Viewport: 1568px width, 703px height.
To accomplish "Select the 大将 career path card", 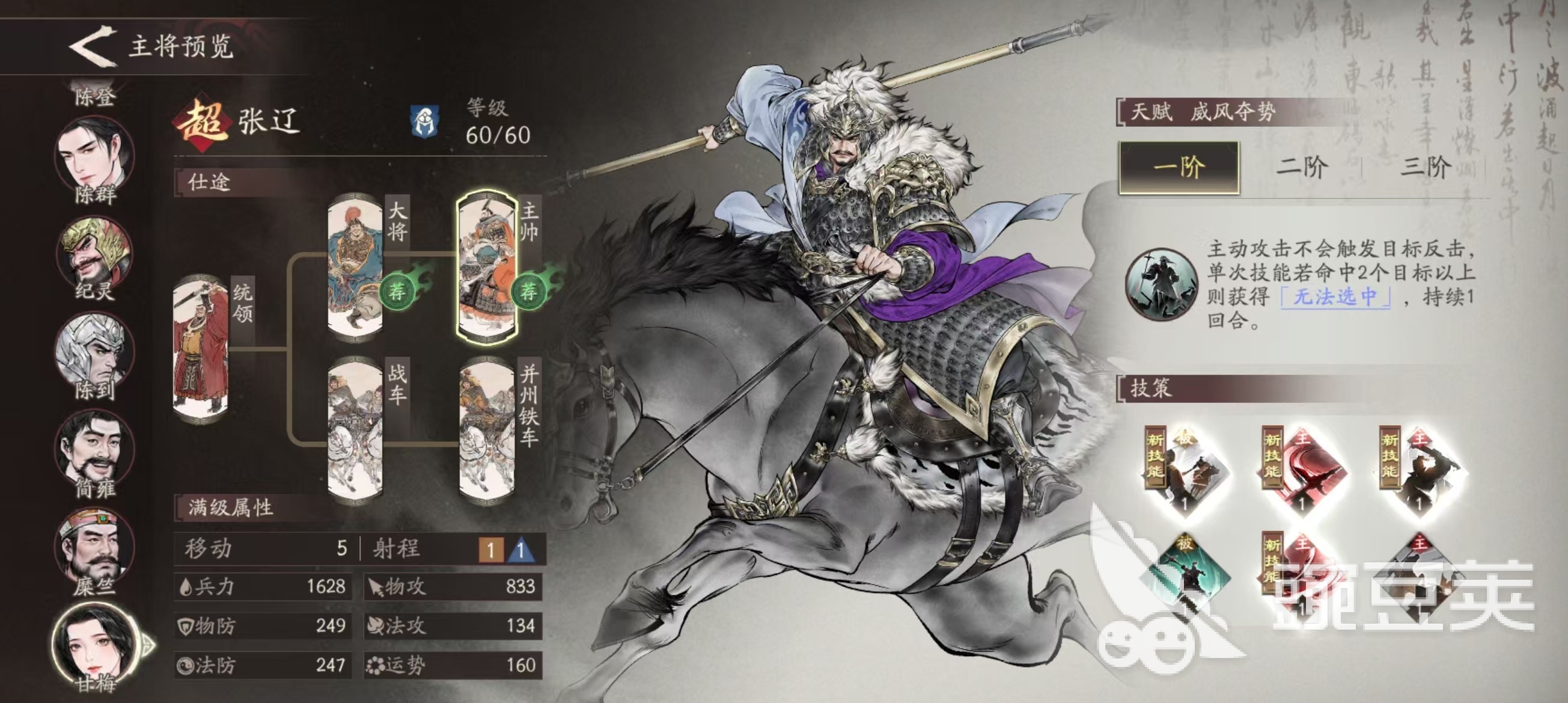I will click(355, 266).
